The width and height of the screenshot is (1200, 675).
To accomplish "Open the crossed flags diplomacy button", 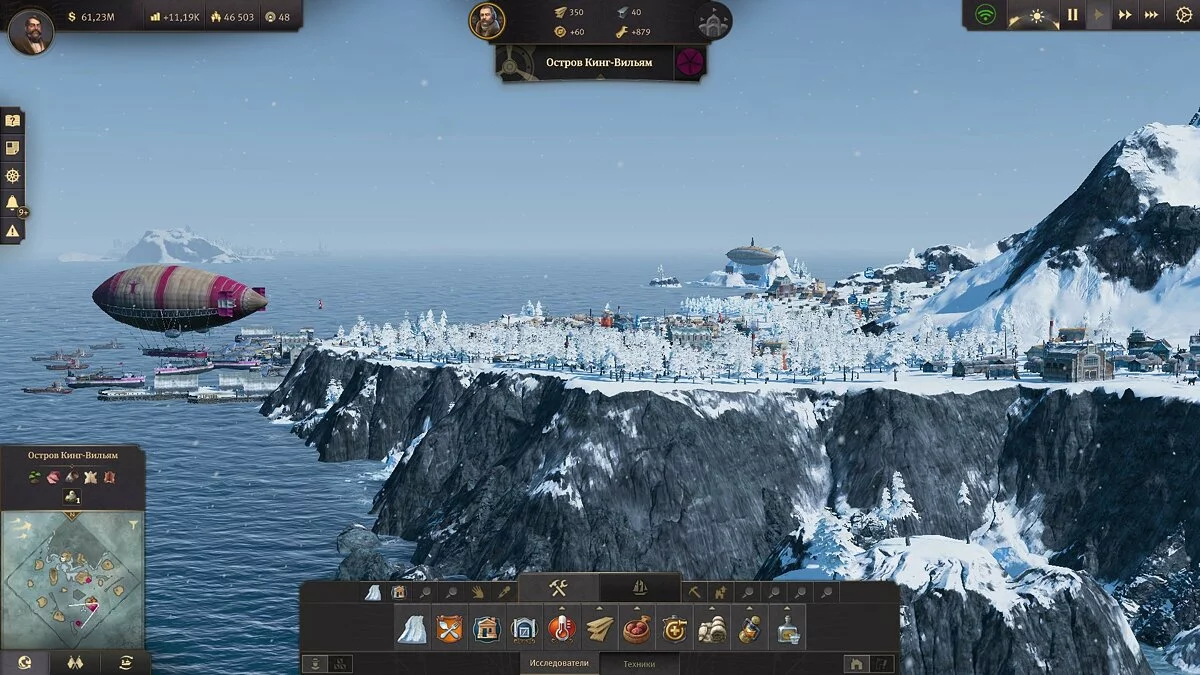I will [74, 662].
